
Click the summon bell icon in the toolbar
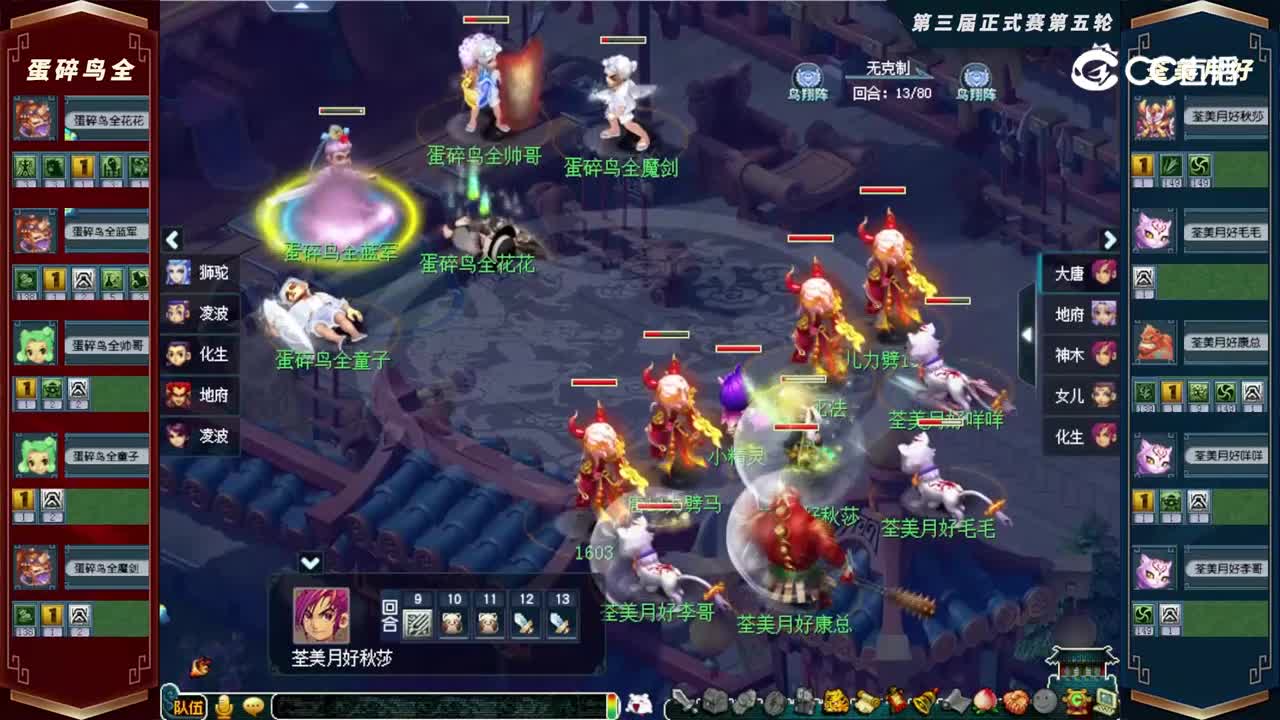pyautogui.click(x=924, y=700)
